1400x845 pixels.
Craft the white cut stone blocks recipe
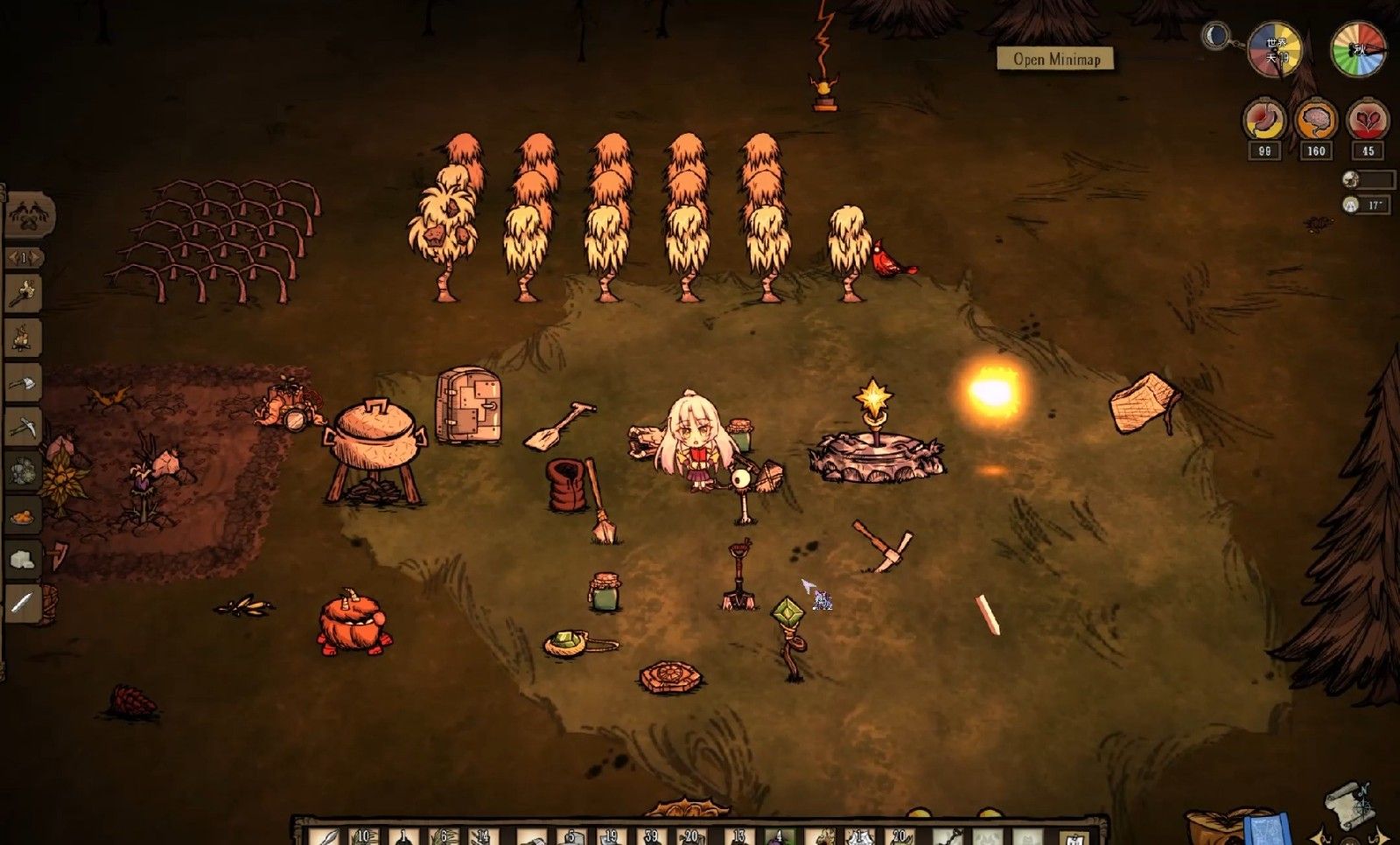(x=23, y=559)
